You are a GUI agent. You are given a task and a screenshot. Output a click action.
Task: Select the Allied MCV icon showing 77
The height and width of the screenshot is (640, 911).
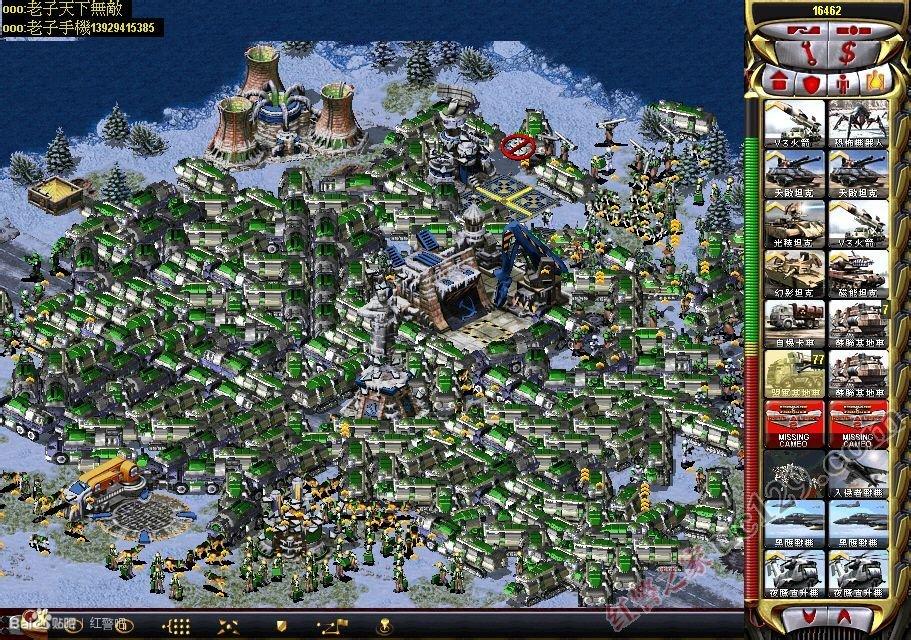795,374
